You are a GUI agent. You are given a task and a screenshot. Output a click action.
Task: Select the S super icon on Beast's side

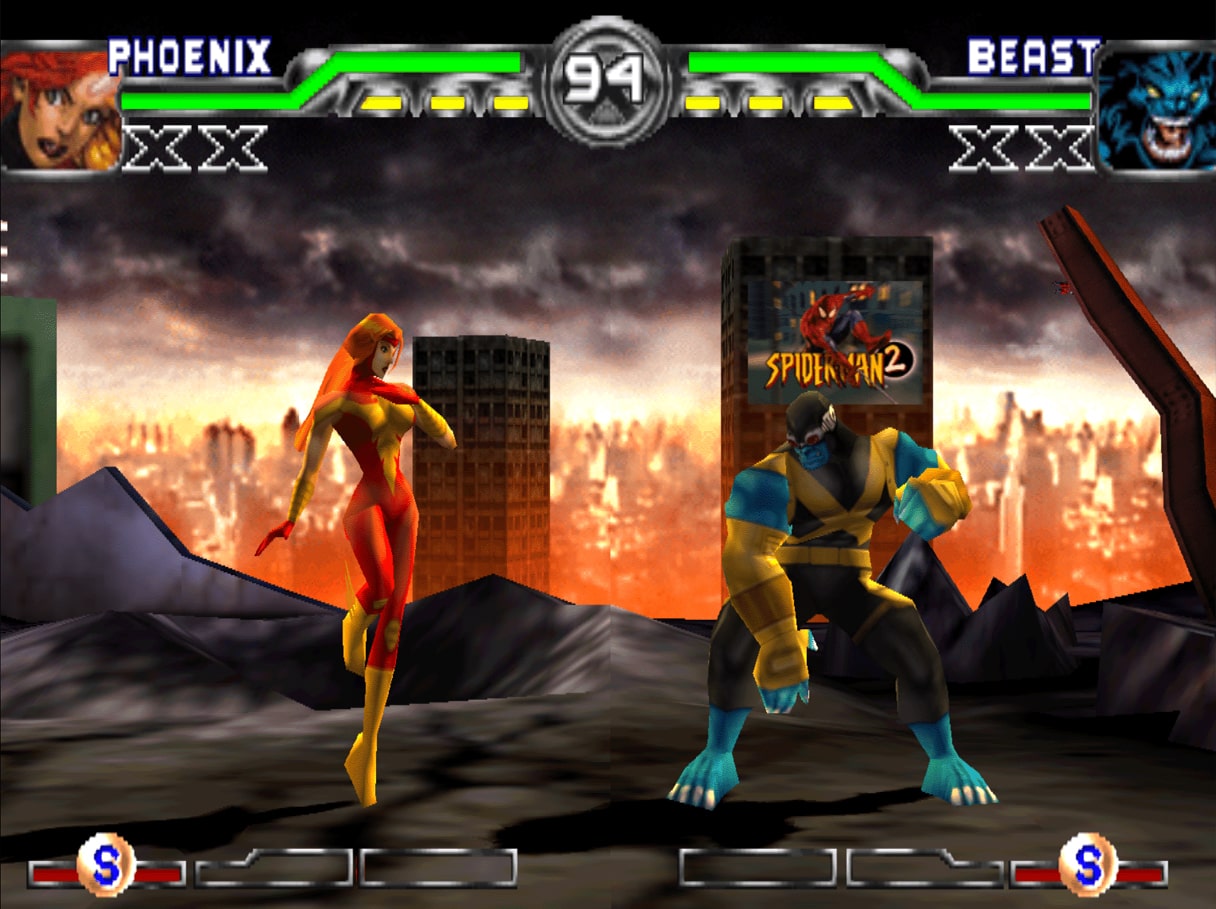tap(1088, 863)
